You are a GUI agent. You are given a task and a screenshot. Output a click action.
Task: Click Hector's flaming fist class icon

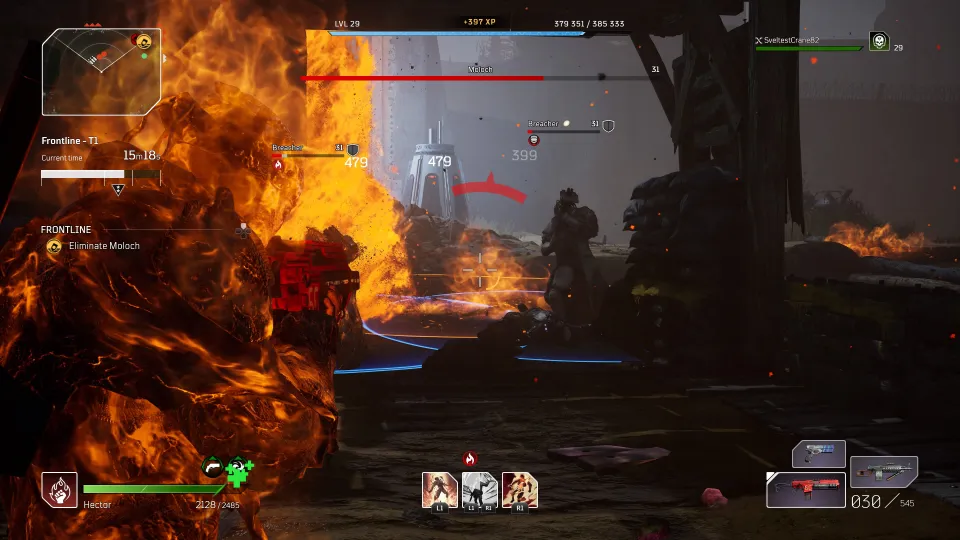59,490
